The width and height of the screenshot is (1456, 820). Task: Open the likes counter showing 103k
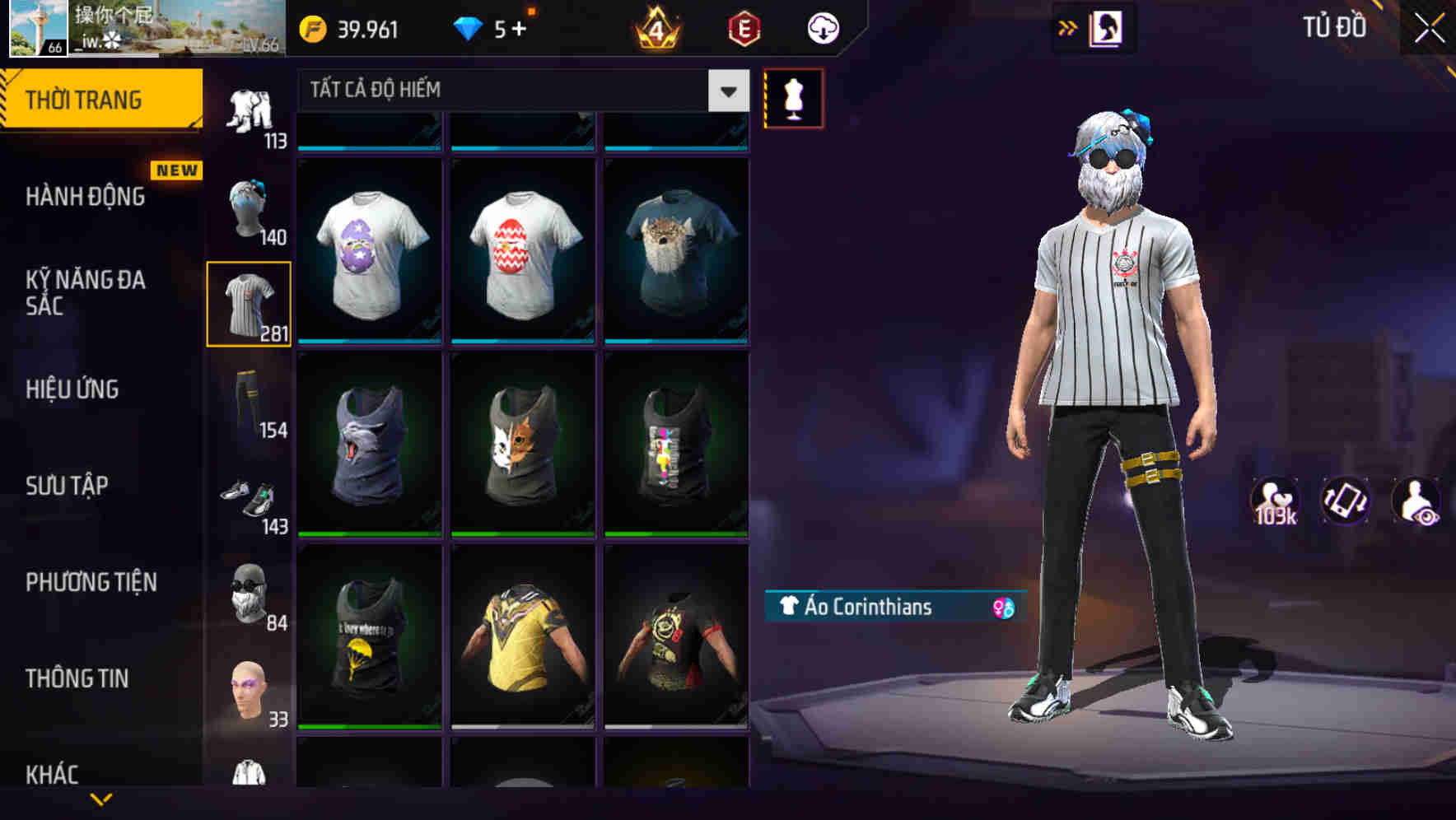click(1276, 500)
